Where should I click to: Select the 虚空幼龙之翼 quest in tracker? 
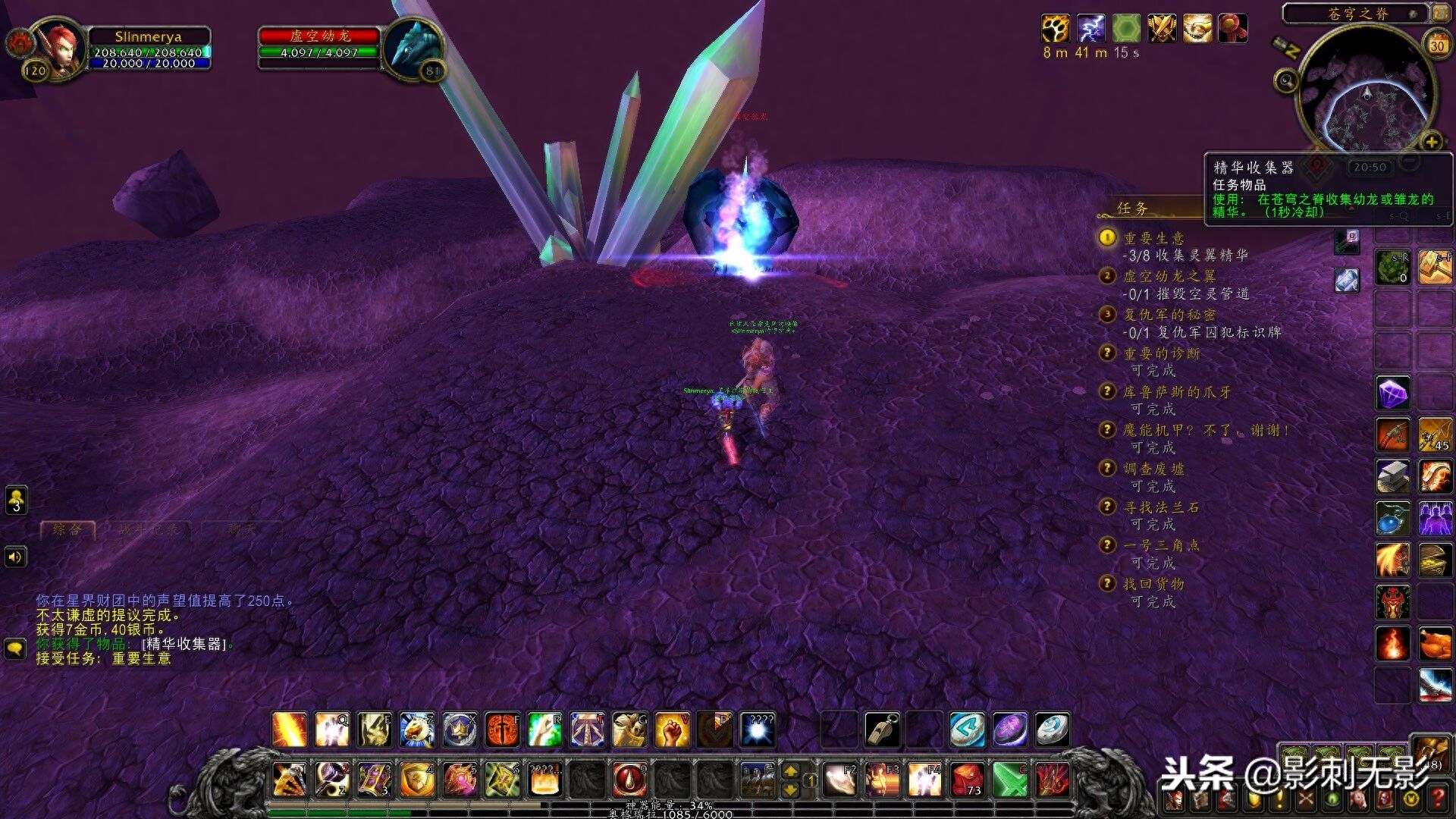click(x=1169, y=276)
